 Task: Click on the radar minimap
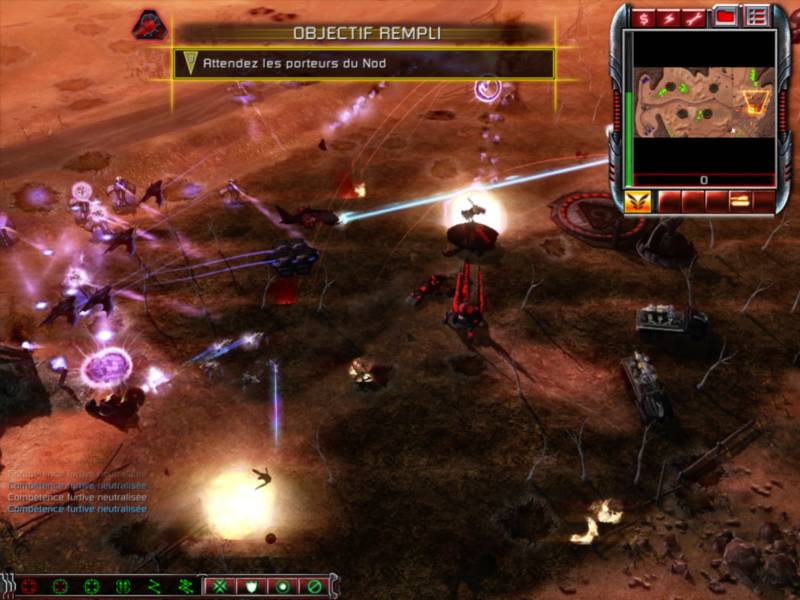pyautogui.click(x=700, y=102)
